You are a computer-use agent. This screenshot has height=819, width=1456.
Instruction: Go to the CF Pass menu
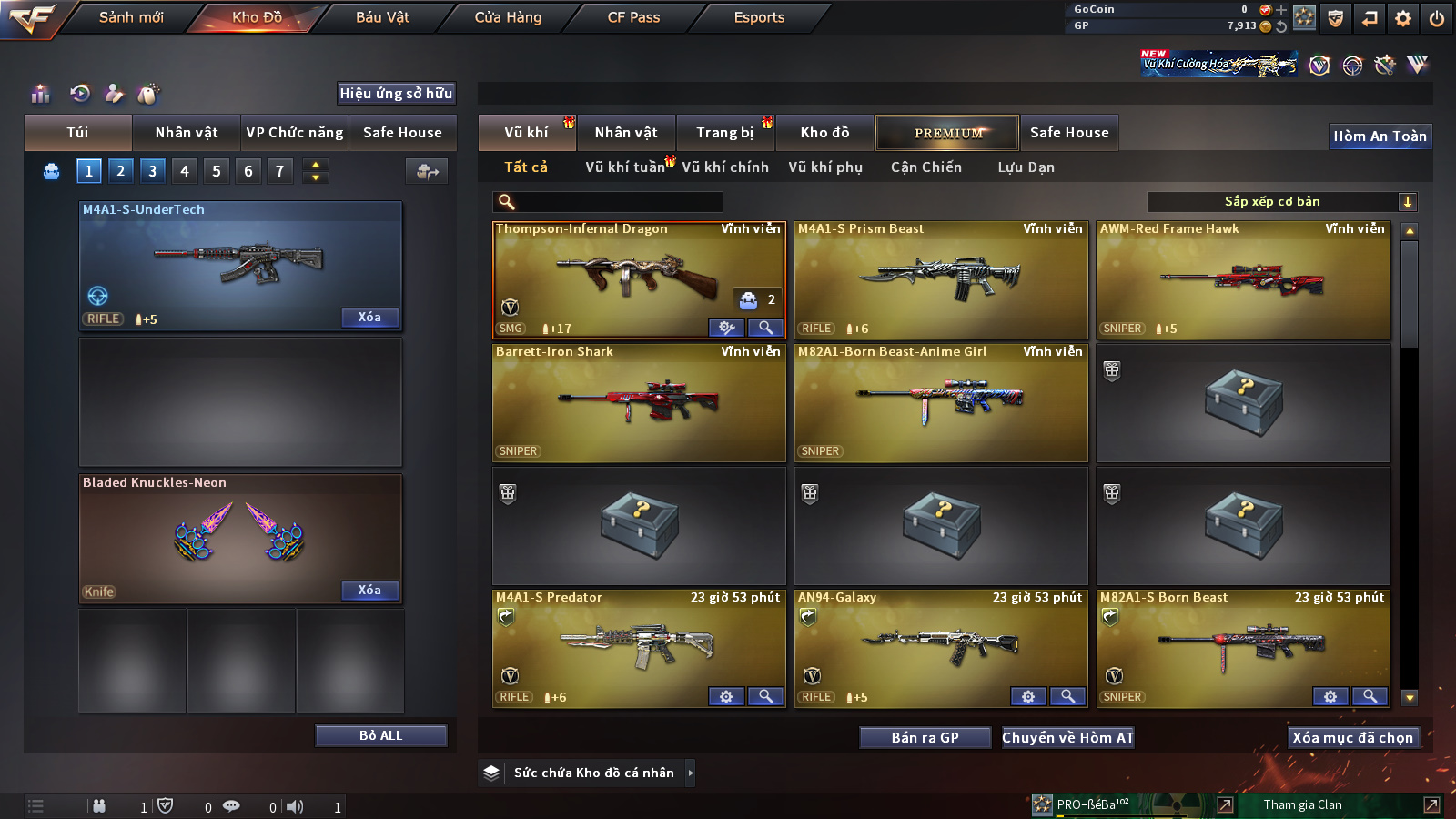[633, 17]
